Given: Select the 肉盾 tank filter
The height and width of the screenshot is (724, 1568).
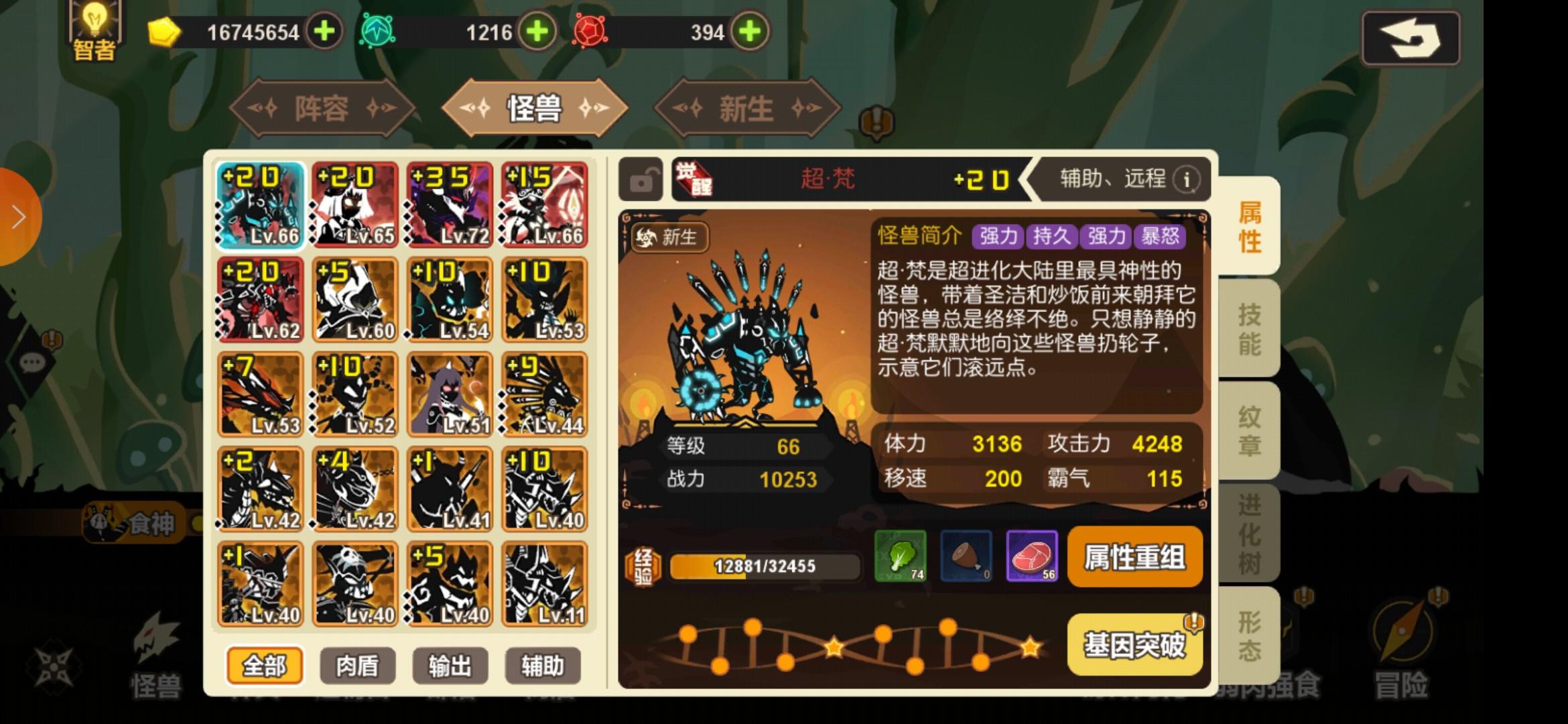Looking at the screenshot, I should 358,665.
